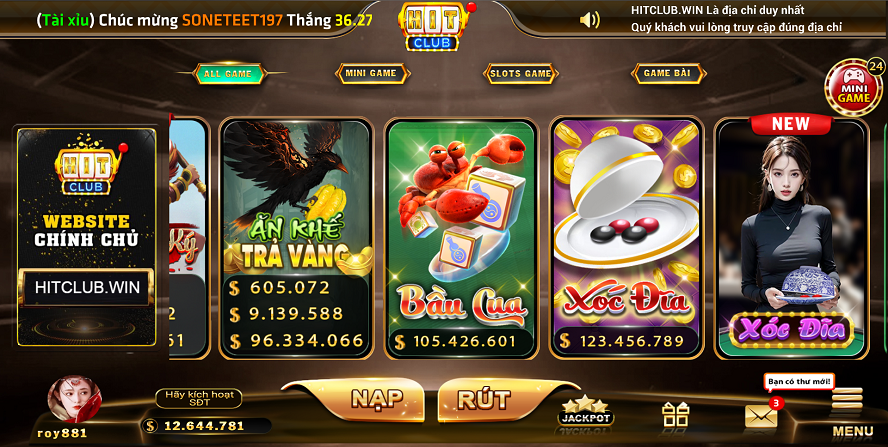888x447 pixels.
Task: Show the GAME BÀI category
Action: point(668,73)
